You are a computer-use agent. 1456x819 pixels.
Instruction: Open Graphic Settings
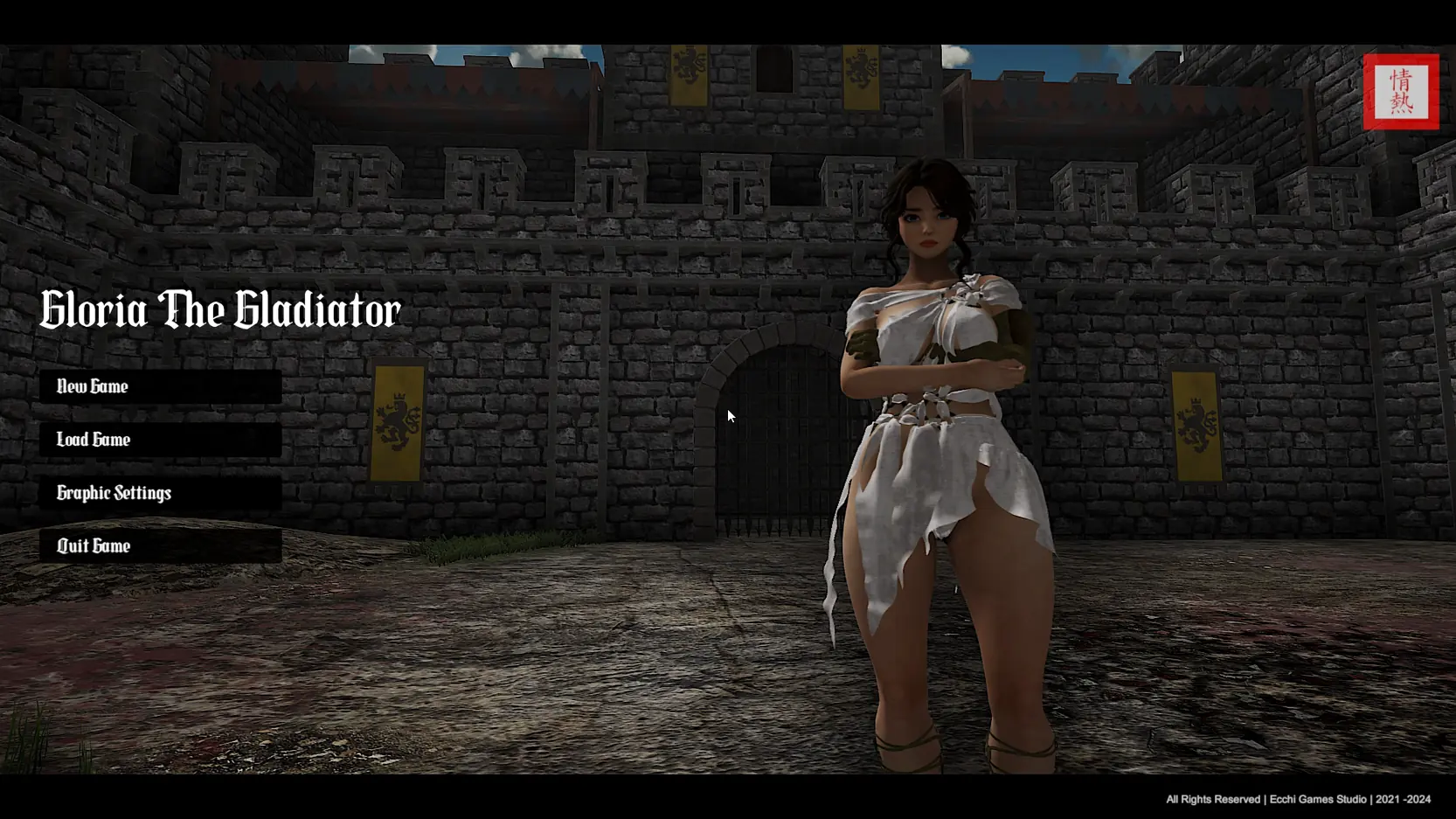pyautogui.click(x=160, y=493)
